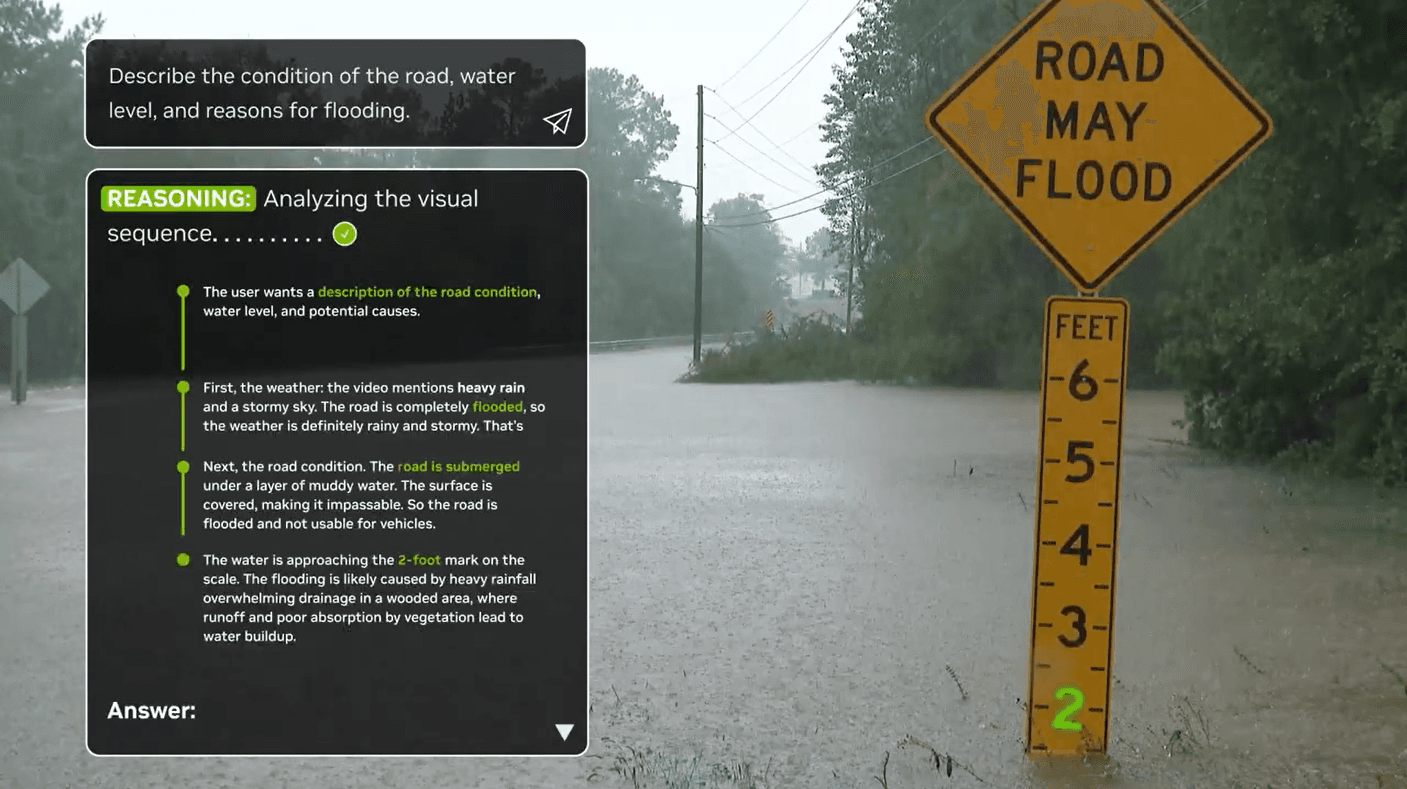
Task: Select the bullet marker beside the first reasoning step
Action: [183, 291]
